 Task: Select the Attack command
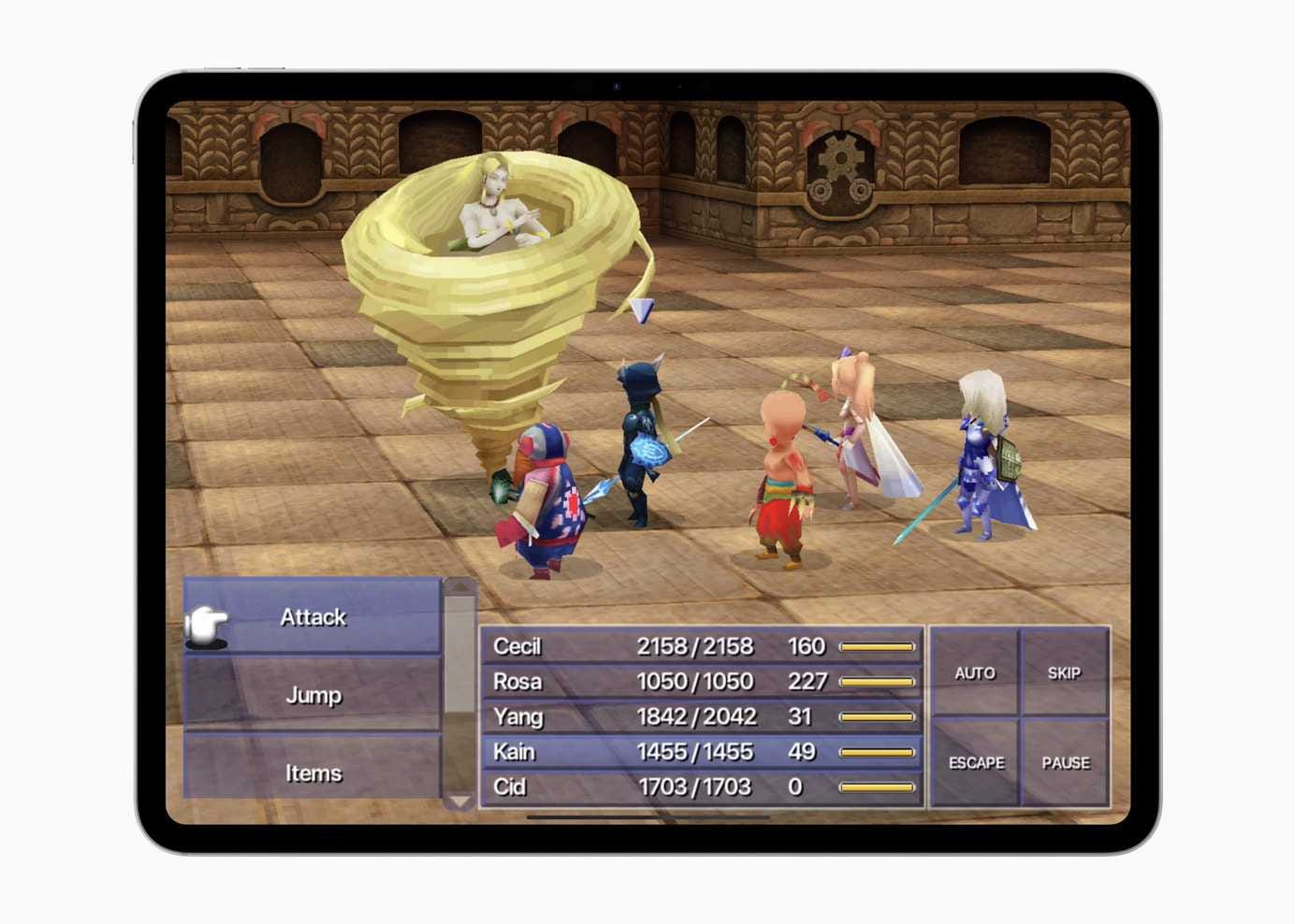(312, 617)
